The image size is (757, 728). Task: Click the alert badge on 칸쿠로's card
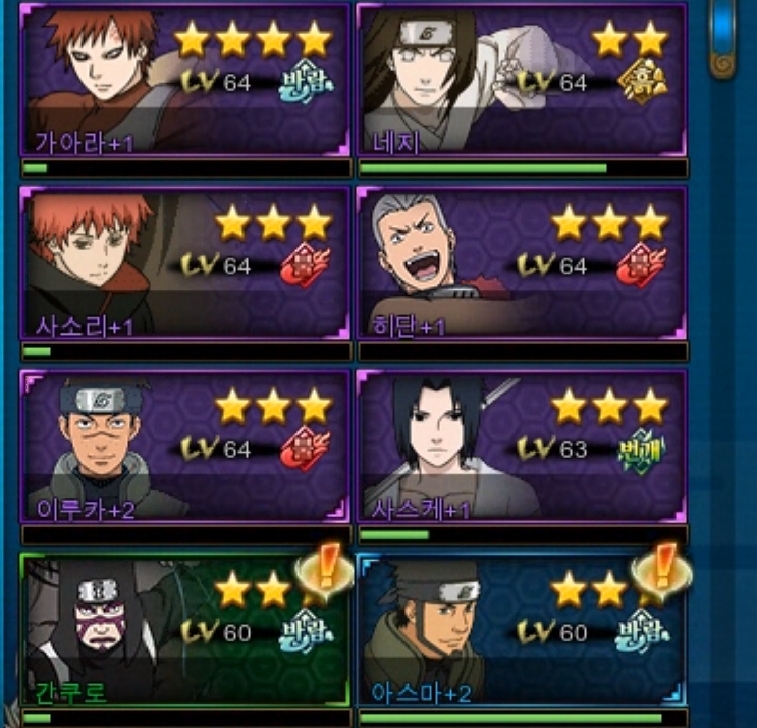point(326,573)
